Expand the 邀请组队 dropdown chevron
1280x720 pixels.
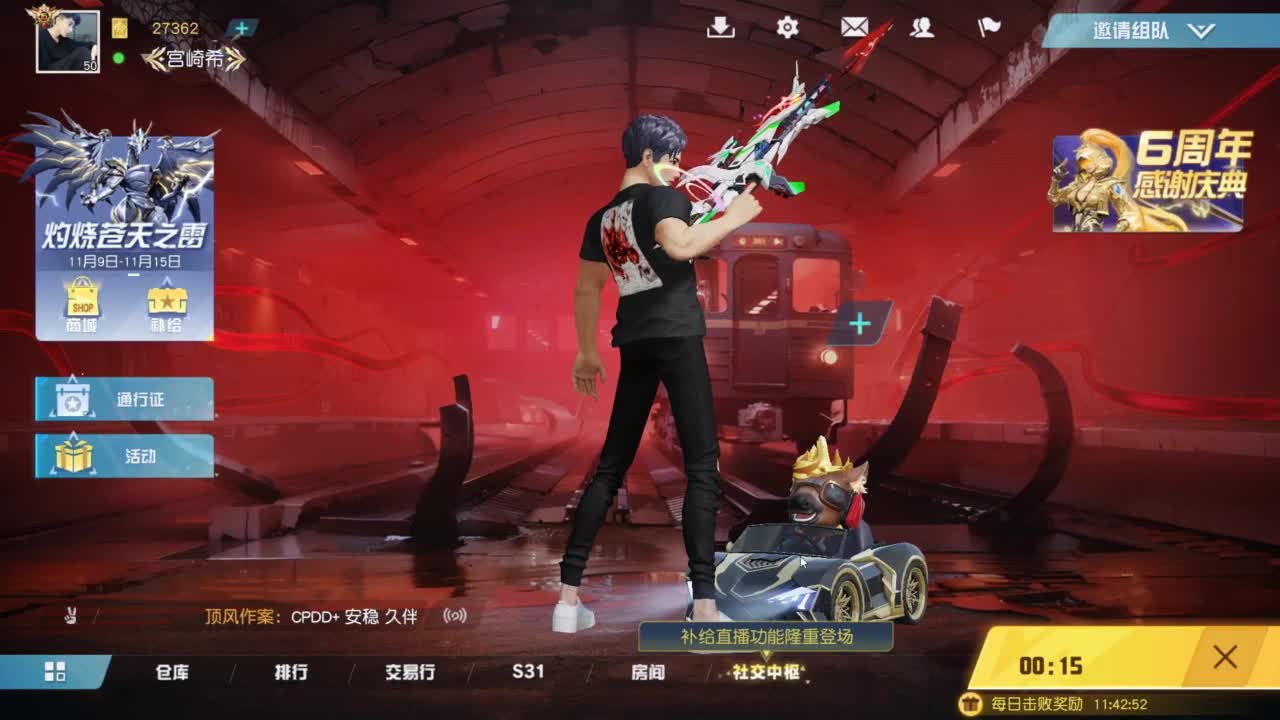click(1201, 31)
